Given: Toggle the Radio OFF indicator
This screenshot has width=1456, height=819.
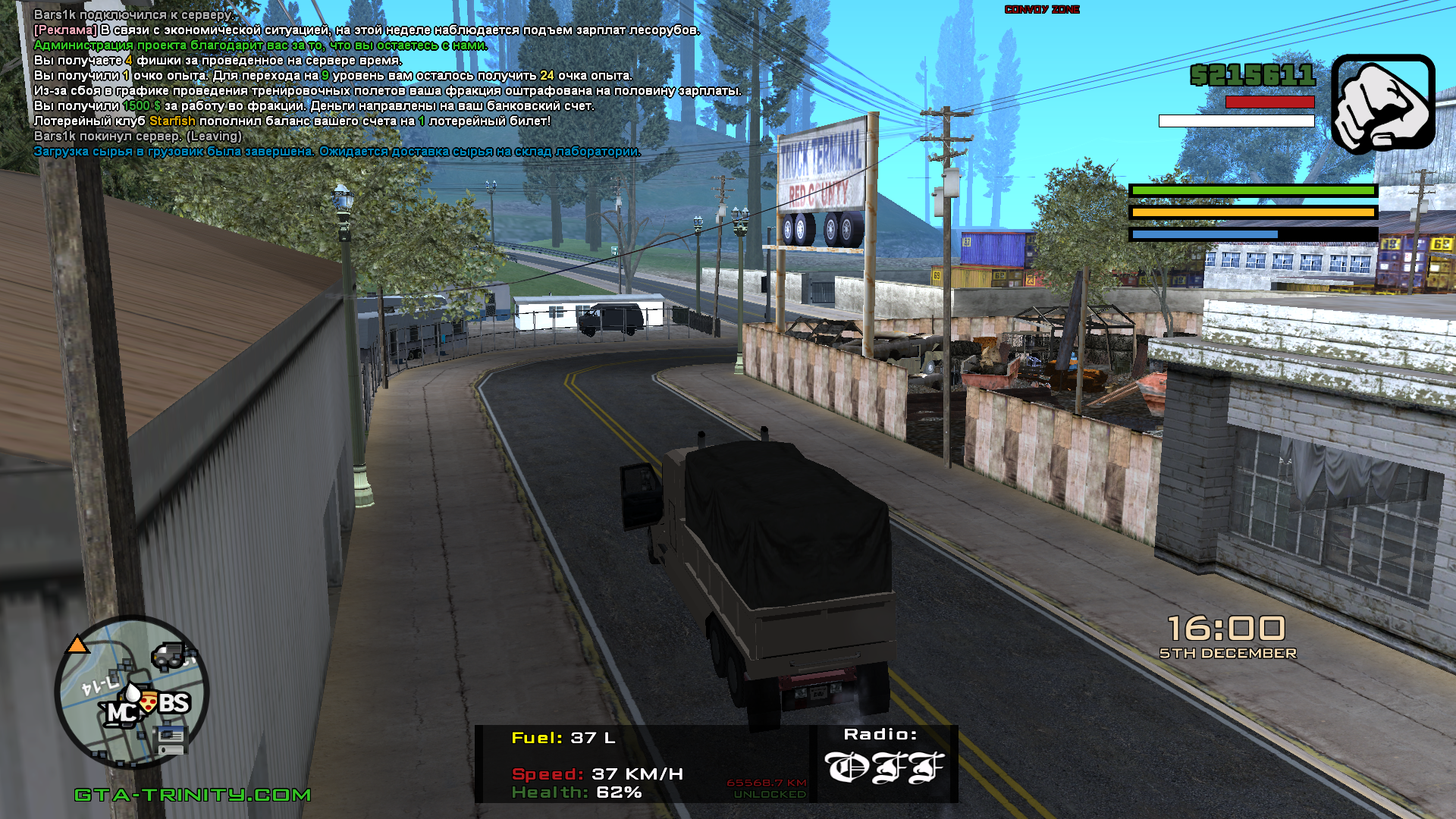Looking at the screenshot, I should pyautogui.click(x=883, y=767).
